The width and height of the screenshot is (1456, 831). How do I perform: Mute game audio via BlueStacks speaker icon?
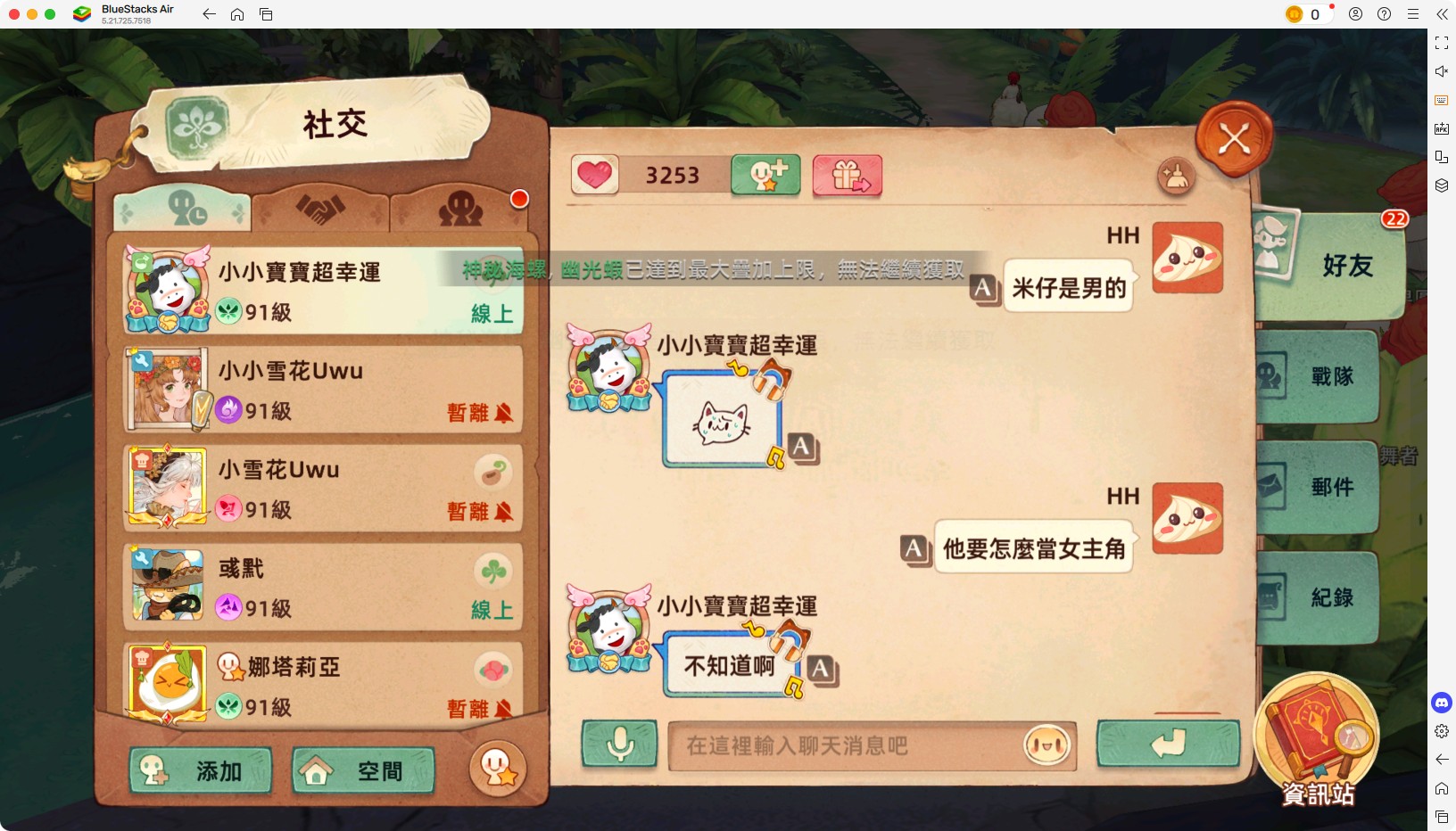click(1442, 71)
